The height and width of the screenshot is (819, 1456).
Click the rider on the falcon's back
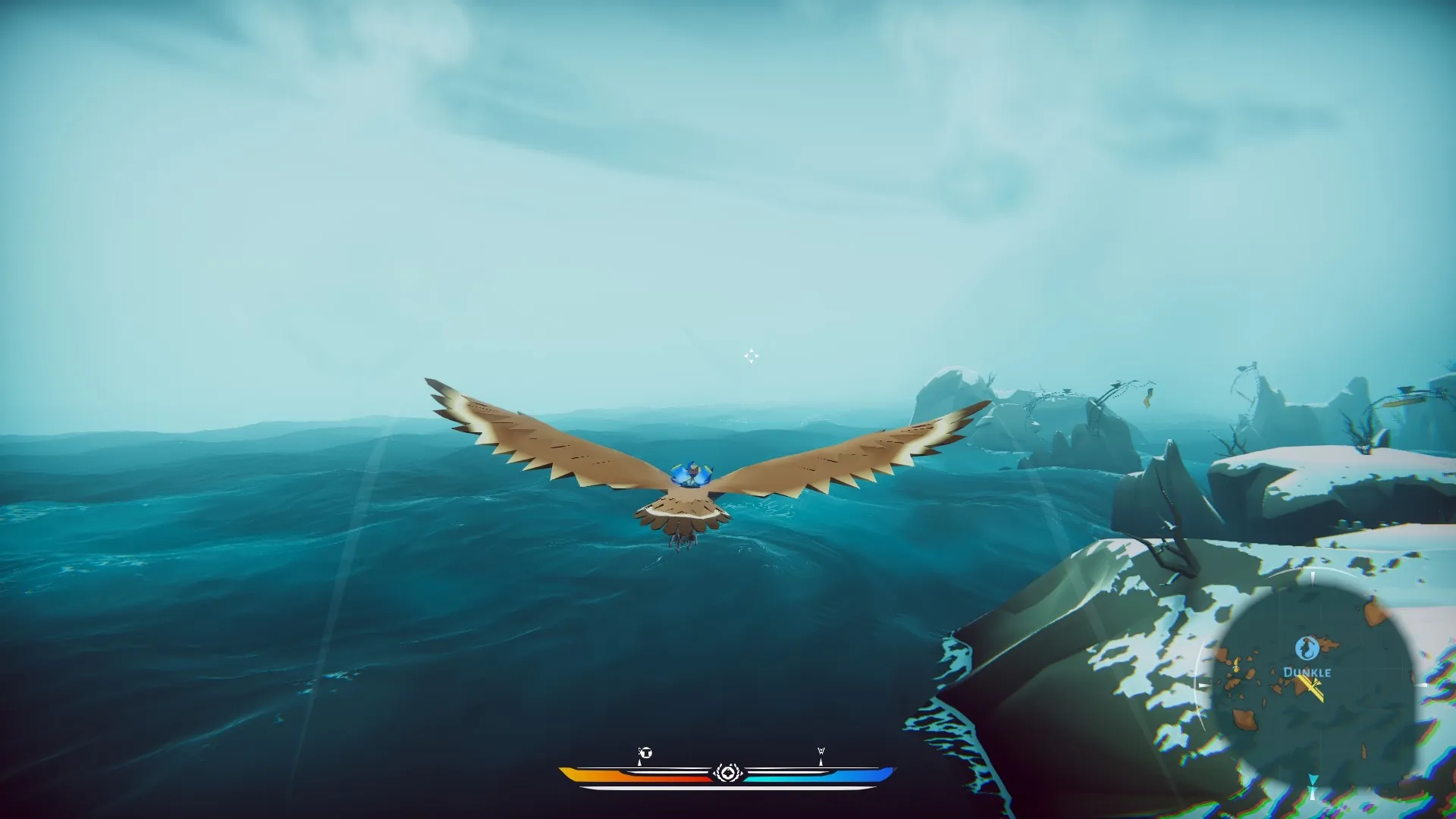692,472
